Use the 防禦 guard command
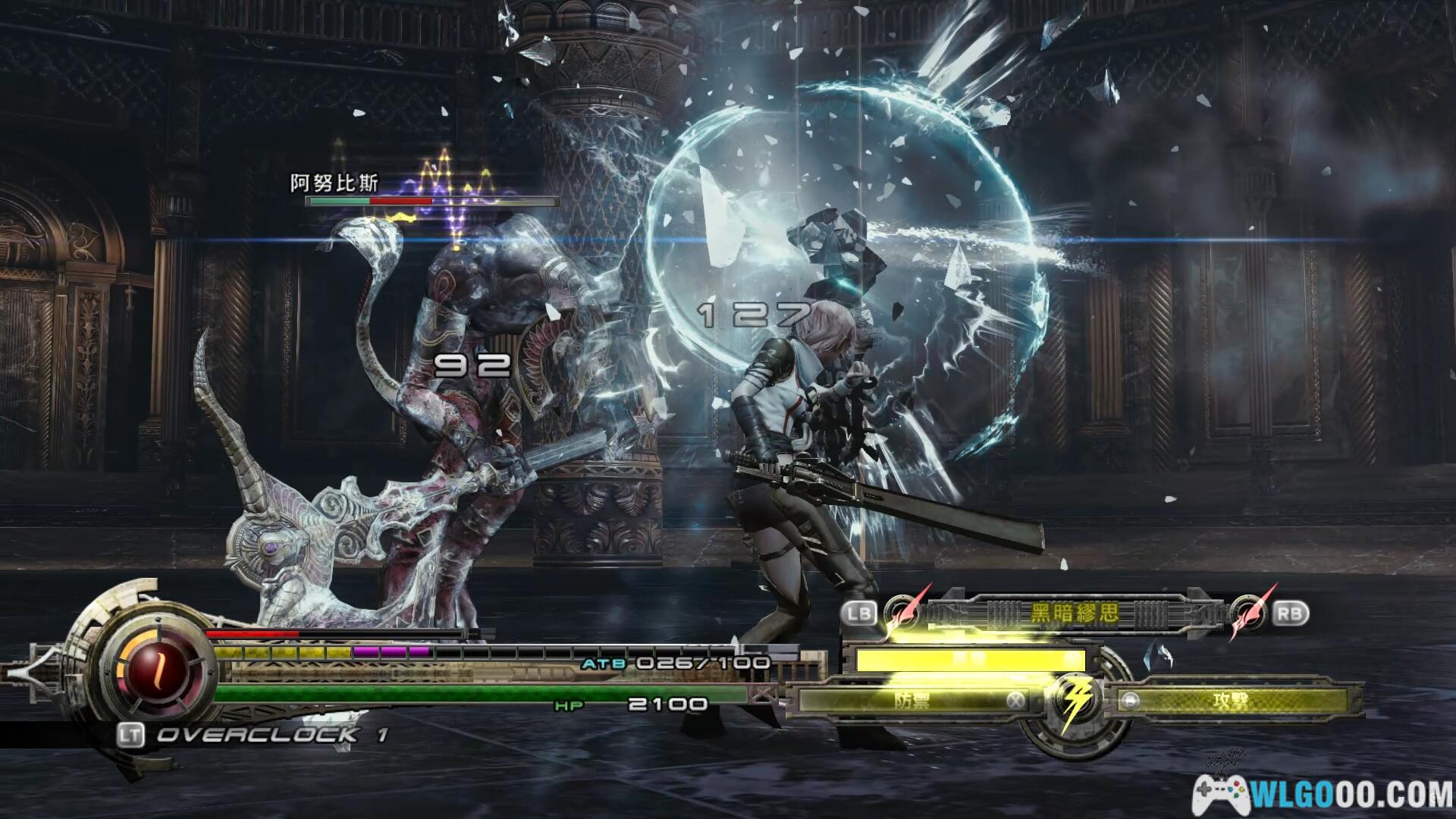The width and height of the screenshot is (1456, 819). click(x=910, y=700)
